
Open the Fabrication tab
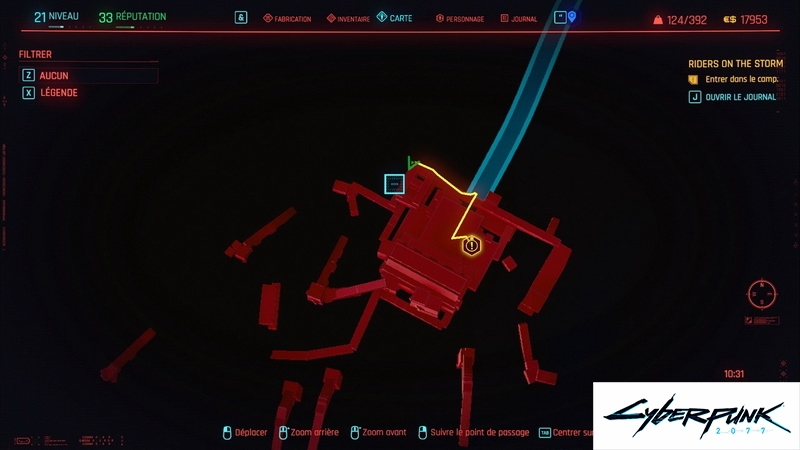pos(287,19)
